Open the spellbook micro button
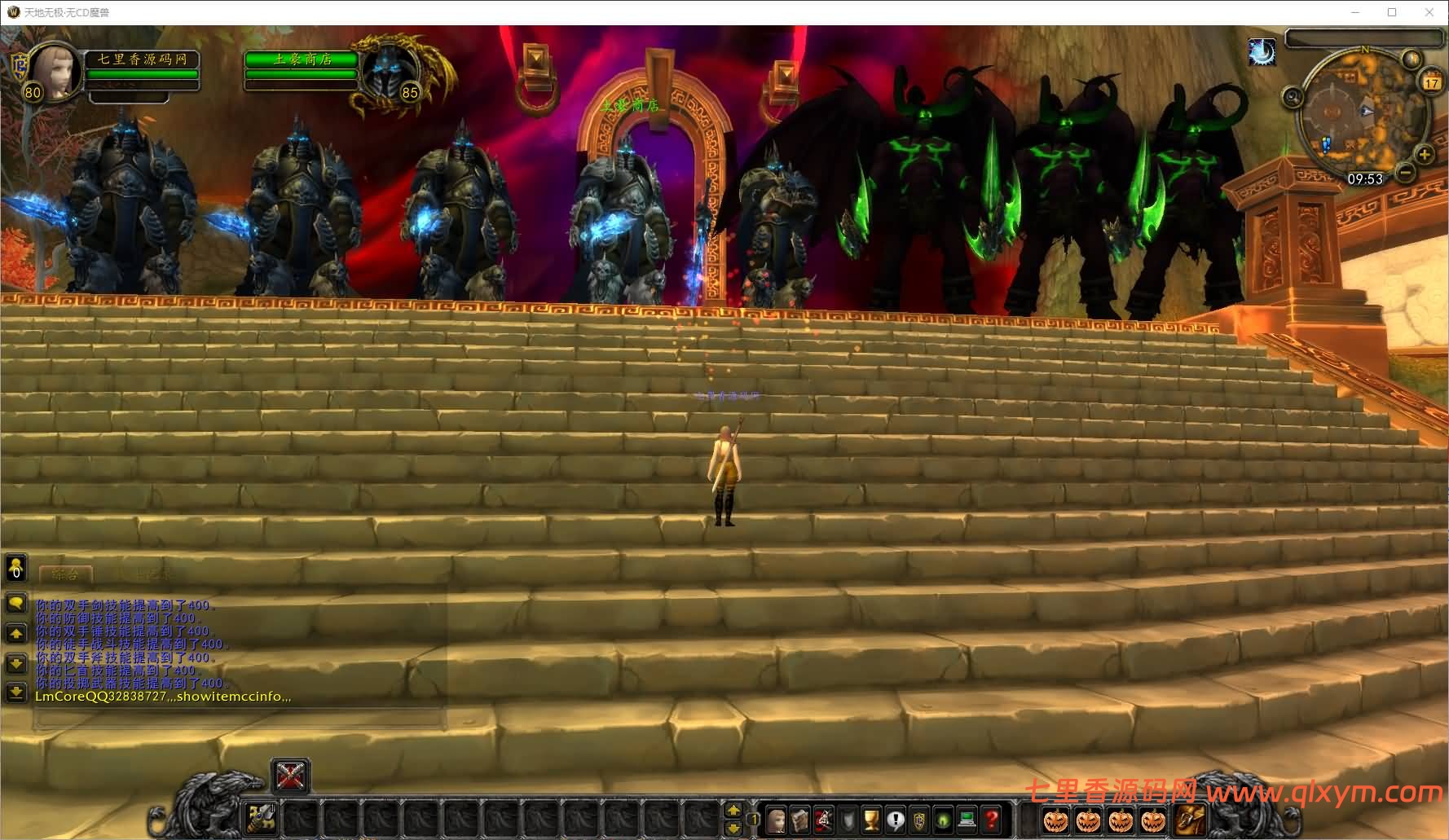The image size is (1449, 840). pos(800,818)
